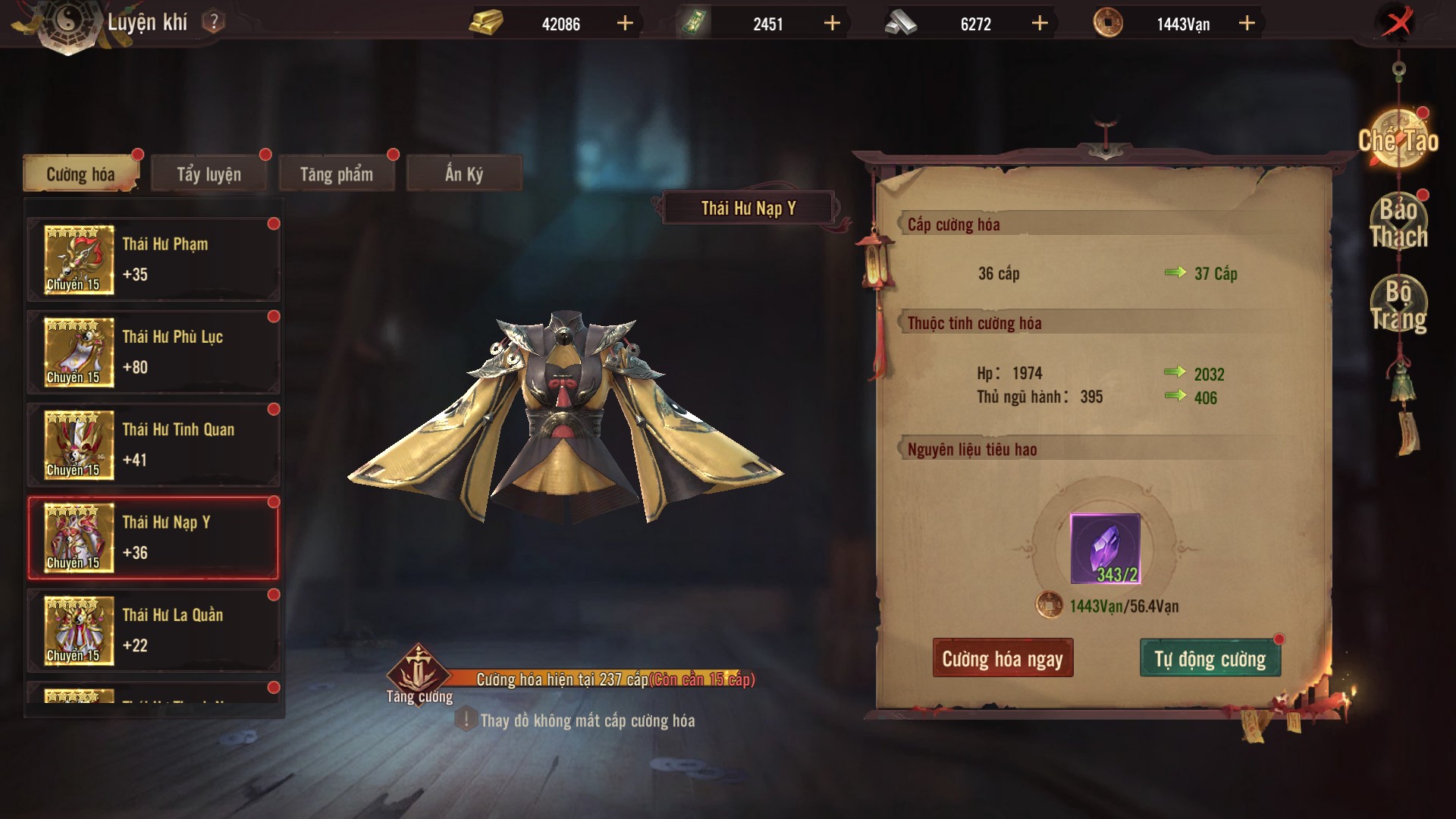The height and width of the screenshot is (819, 1456).
Task: Open the Bộ Trang section
Action: 1398,305
